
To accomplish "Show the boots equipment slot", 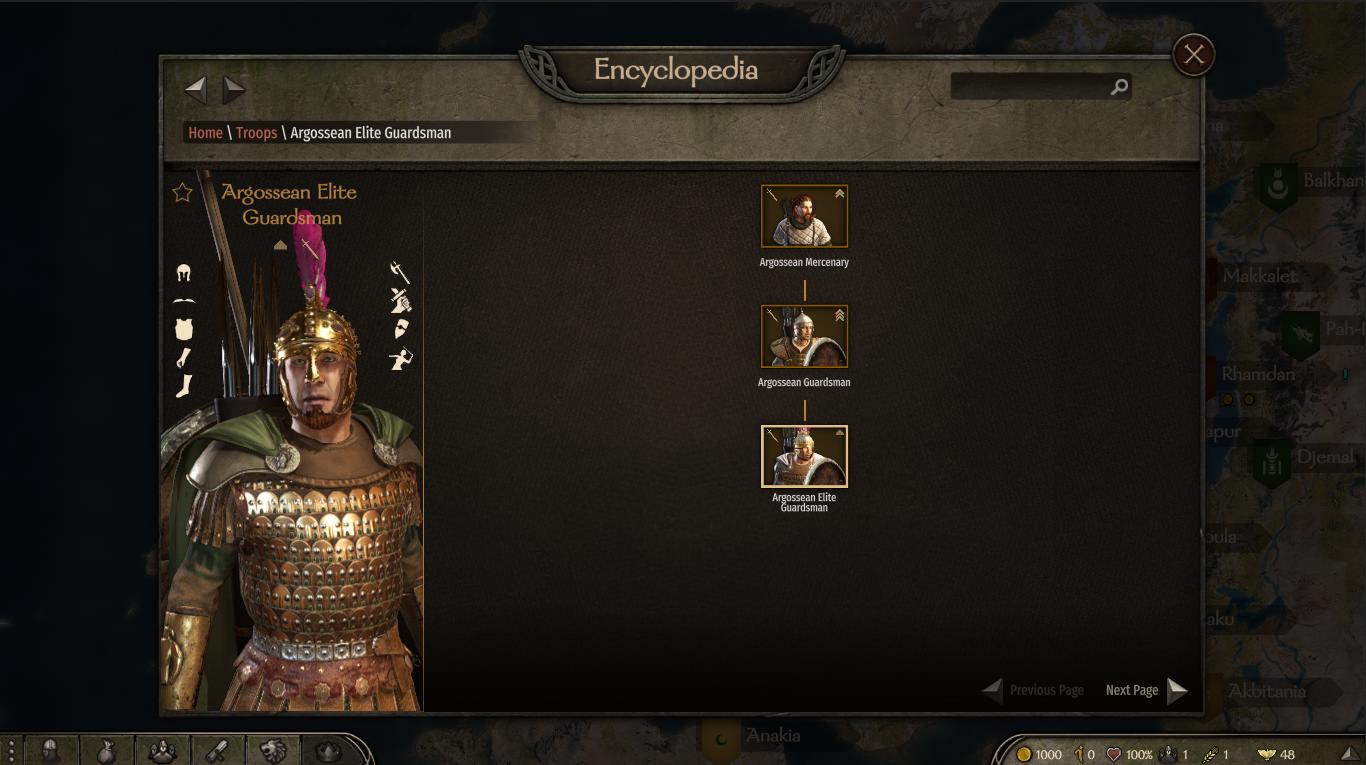I will [x=183, y=386].
